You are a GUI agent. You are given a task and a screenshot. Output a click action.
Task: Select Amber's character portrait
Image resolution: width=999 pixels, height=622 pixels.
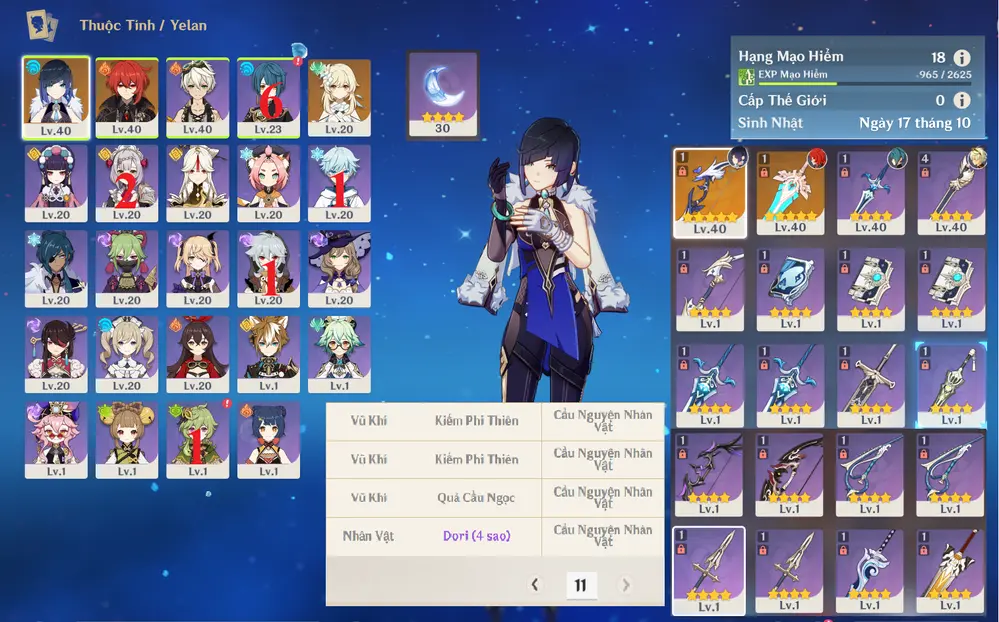pos(197,354)
